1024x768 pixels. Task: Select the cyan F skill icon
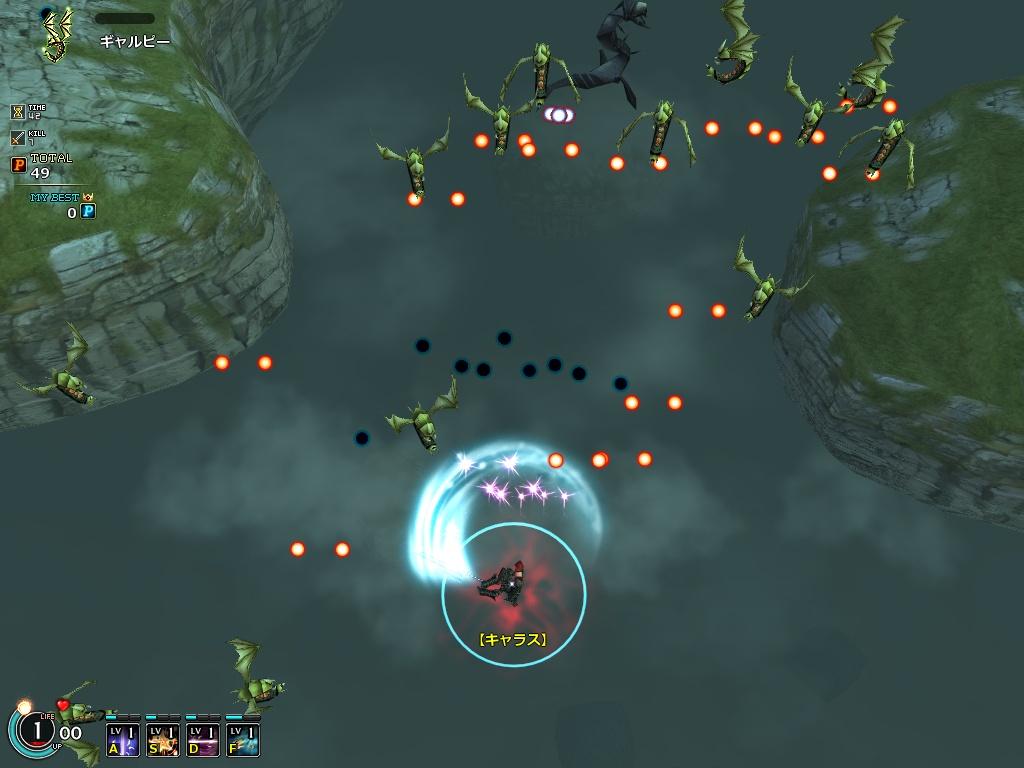(x=243, y=739)
